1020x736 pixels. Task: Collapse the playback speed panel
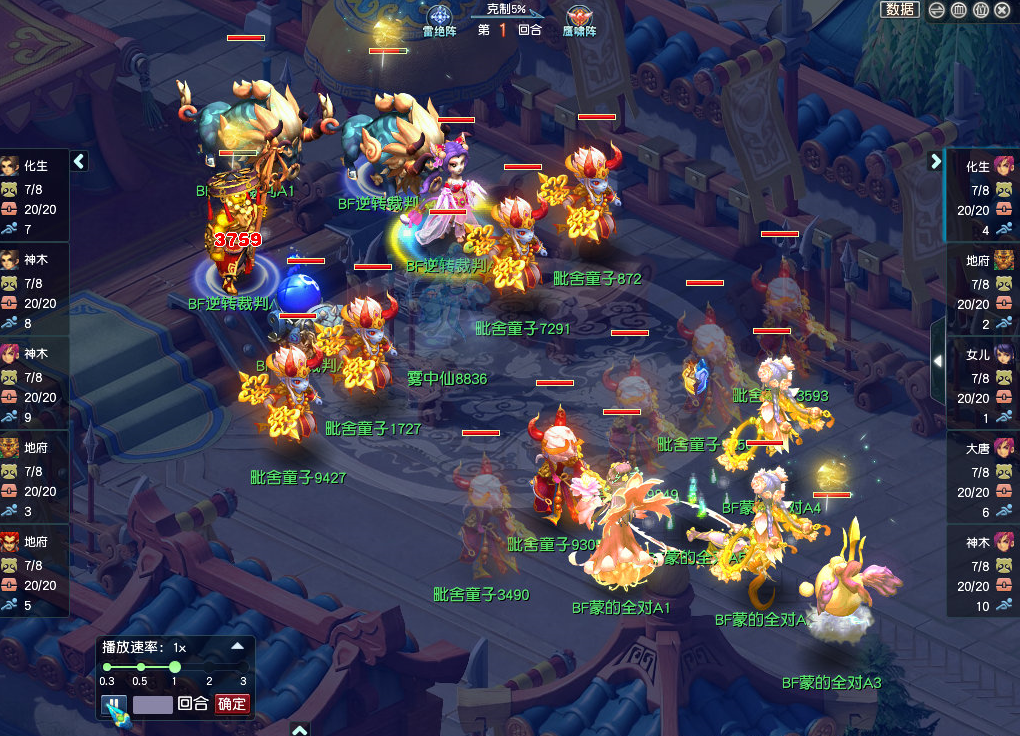237,646
